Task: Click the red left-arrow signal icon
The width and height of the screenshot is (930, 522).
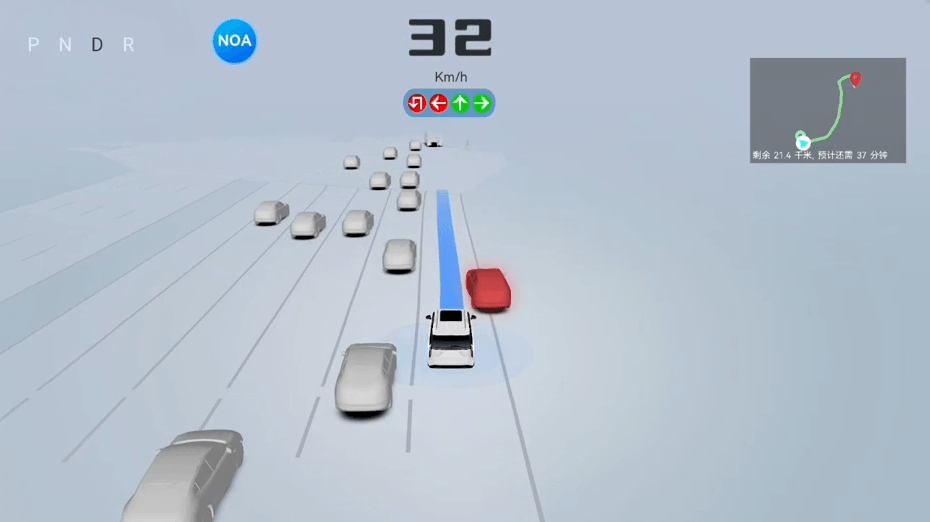Action: click(x=438, y=103)
